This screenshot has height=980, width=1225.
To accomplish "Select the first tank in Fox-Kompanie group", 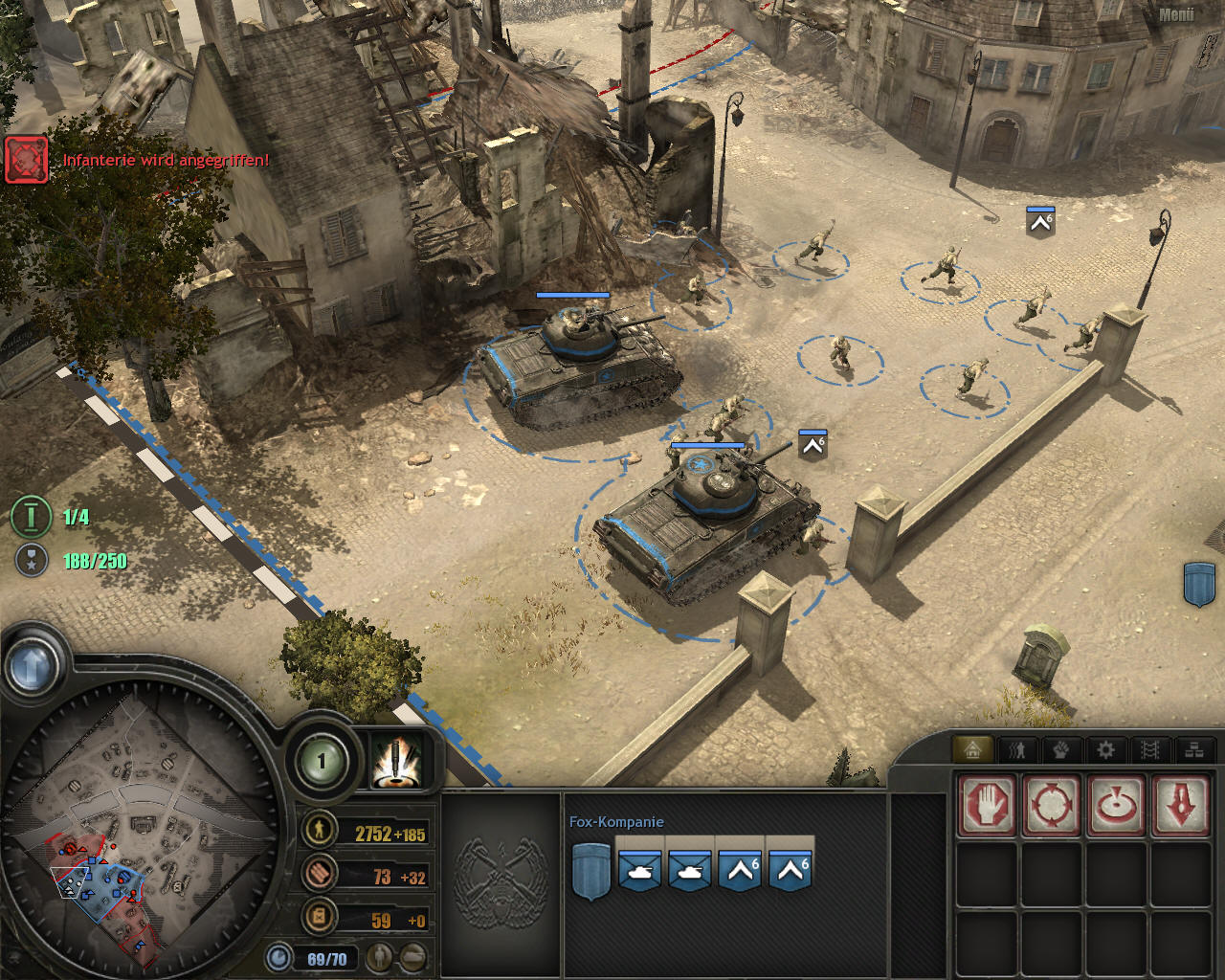I will point(639,871).
